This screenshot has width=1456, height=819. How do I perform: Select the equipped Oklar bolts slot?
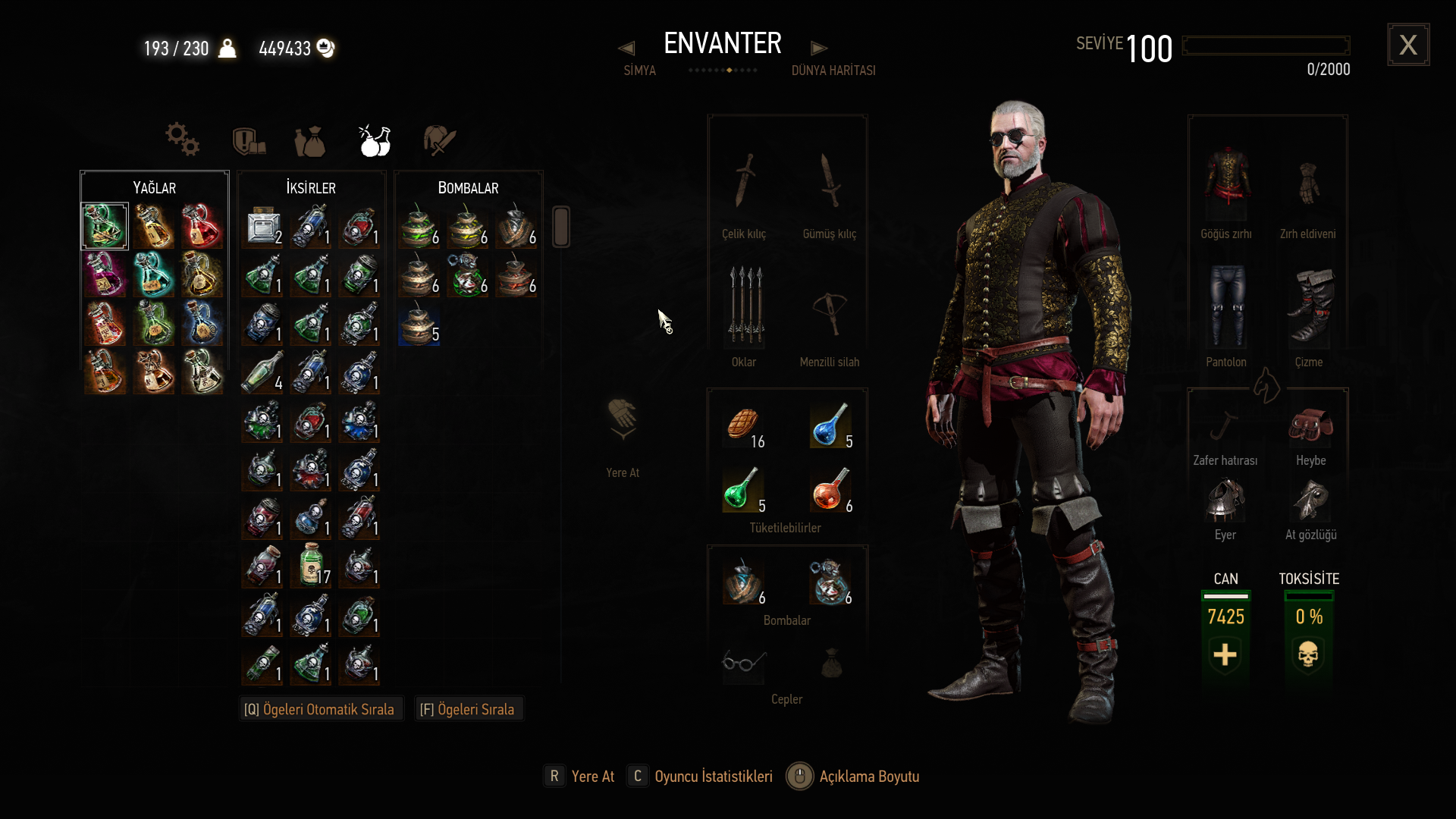point(745,307)
